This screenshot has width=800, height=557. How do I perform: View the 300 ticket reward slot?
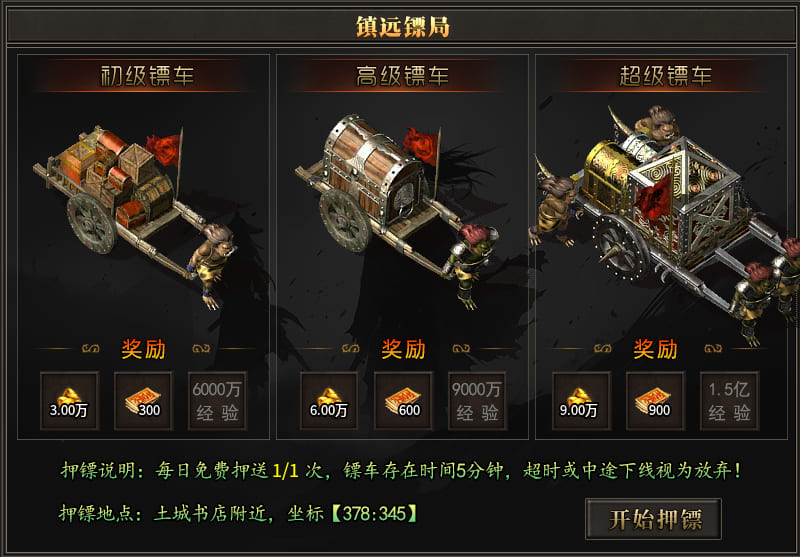click(x=144, y=401)
